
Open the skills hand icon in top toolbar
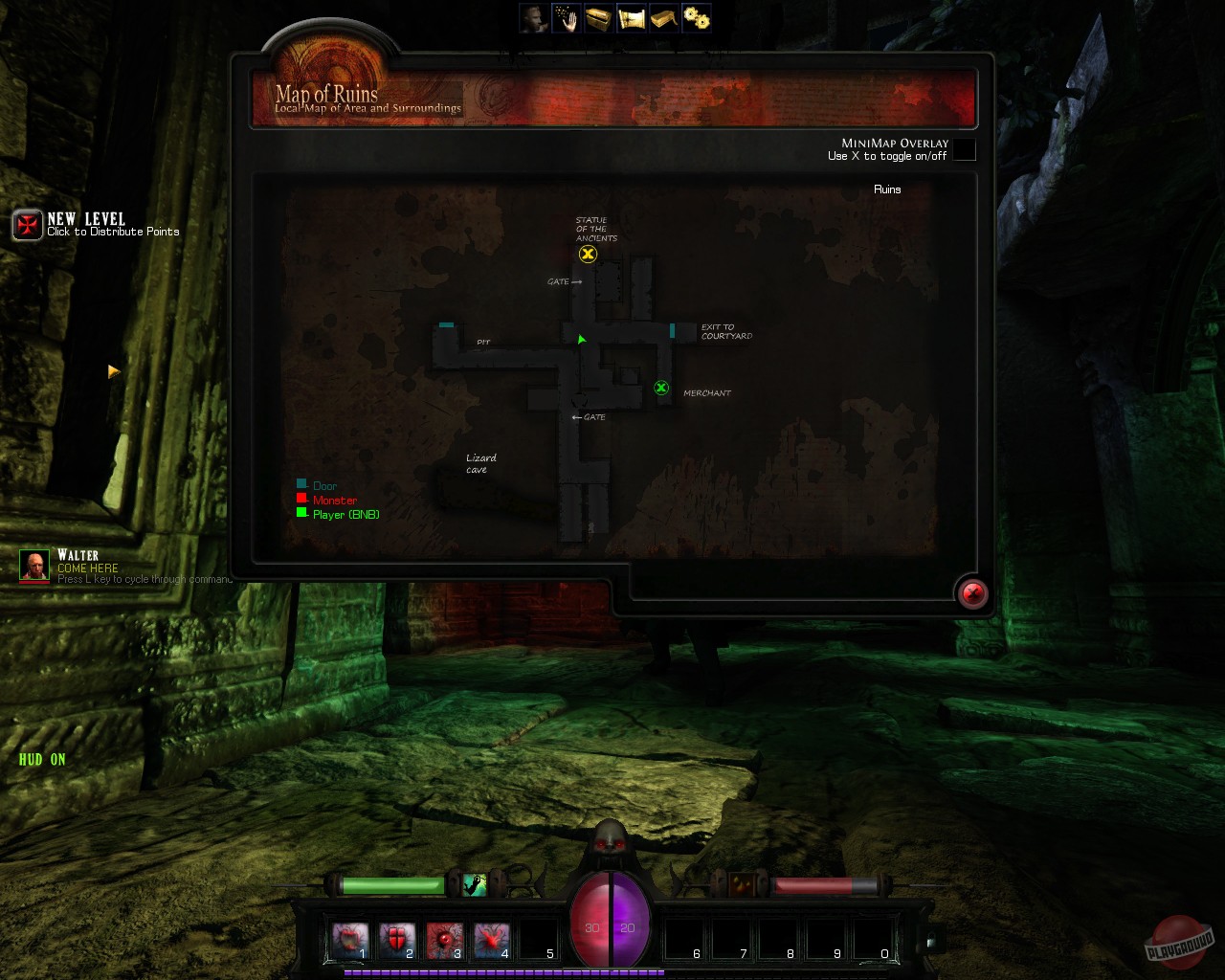(x=566, y=16)
